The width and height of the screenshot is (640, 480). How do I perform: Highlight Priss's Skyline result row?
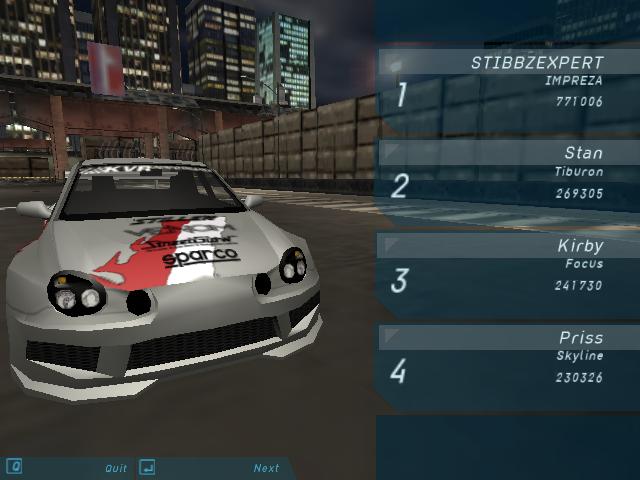click(508, 360)
